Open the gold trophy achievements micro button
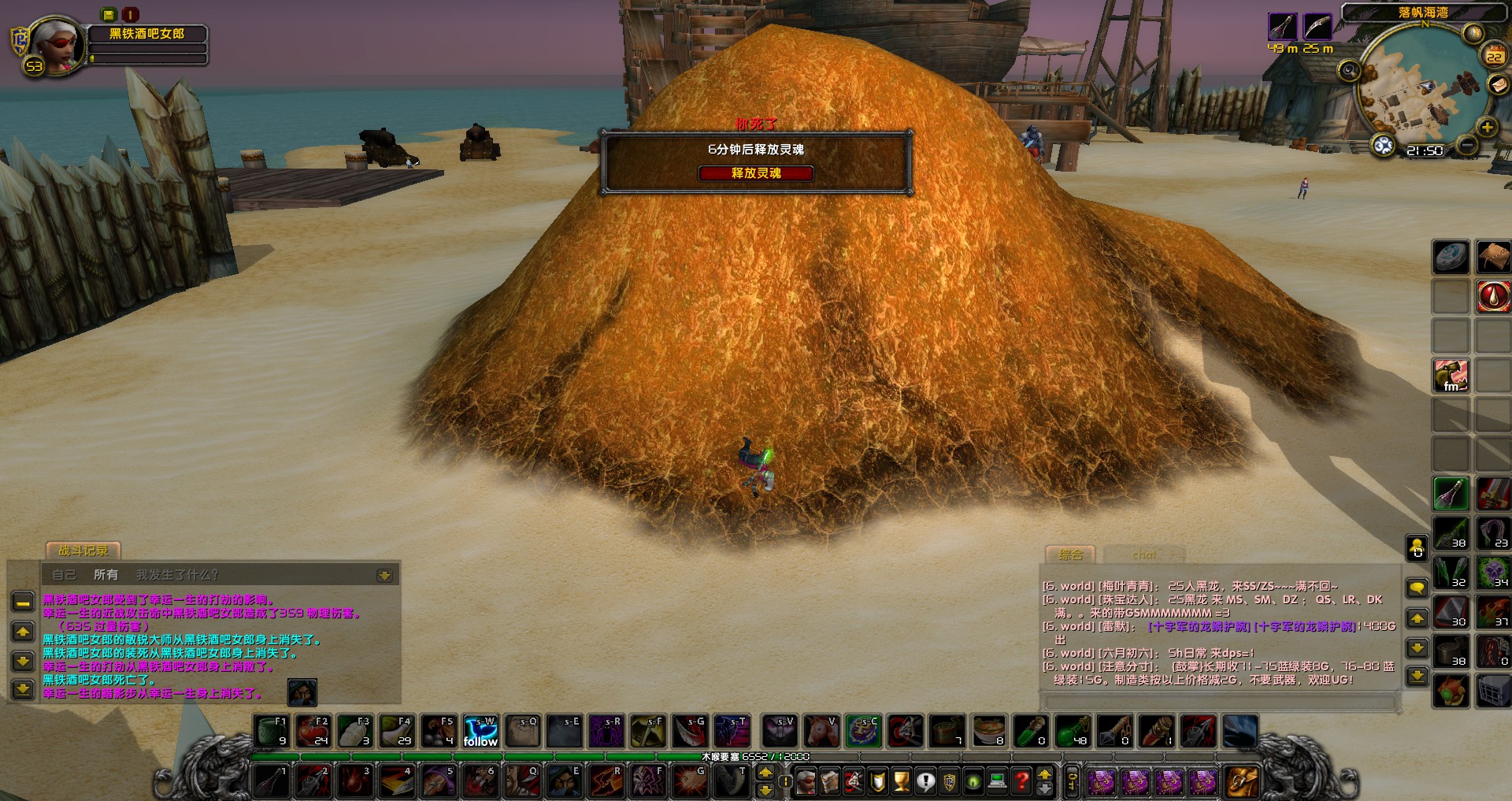 point(902,781)
